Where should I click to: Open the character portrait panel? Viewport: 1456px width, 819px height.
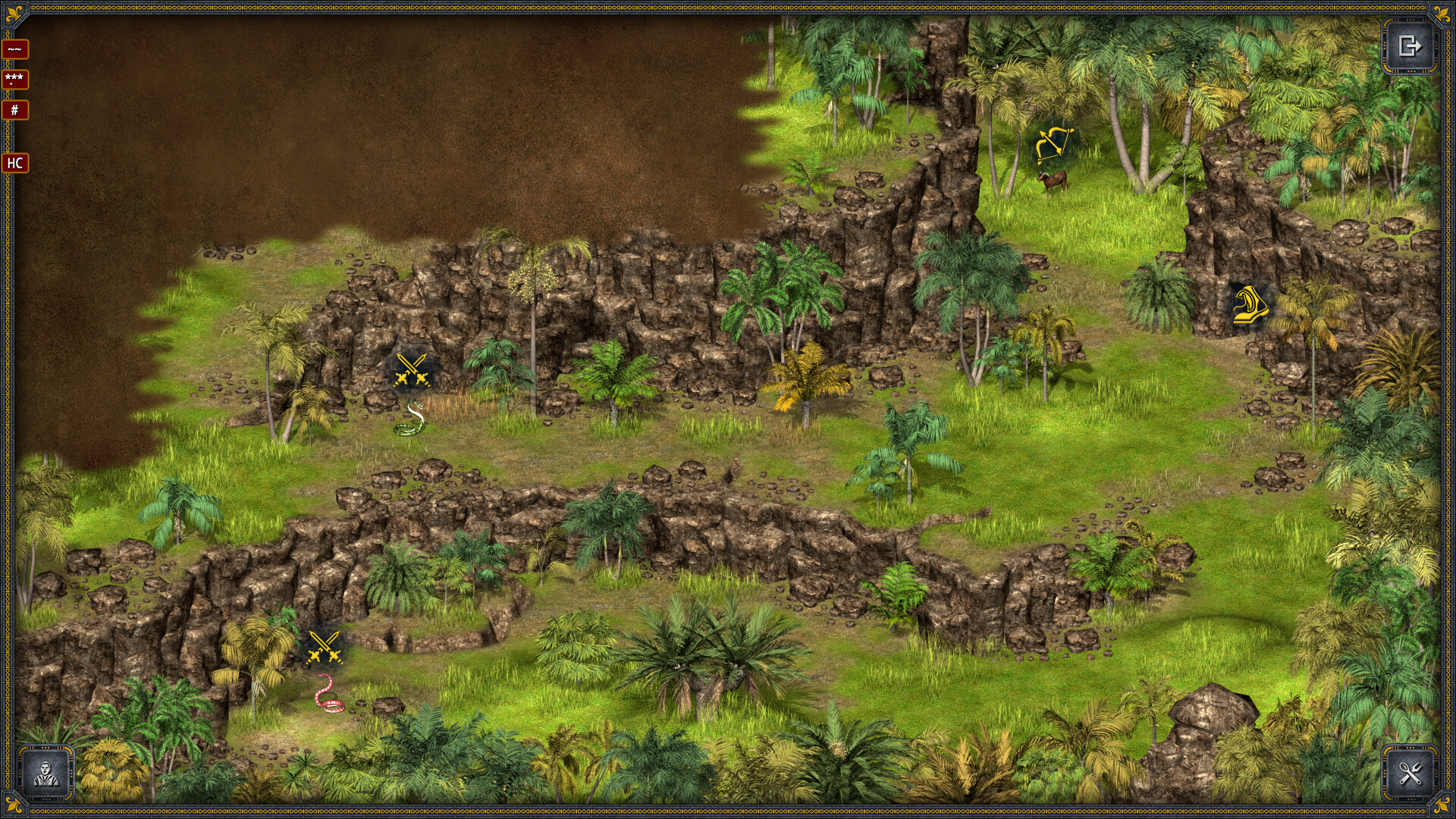tap(46, 773)
